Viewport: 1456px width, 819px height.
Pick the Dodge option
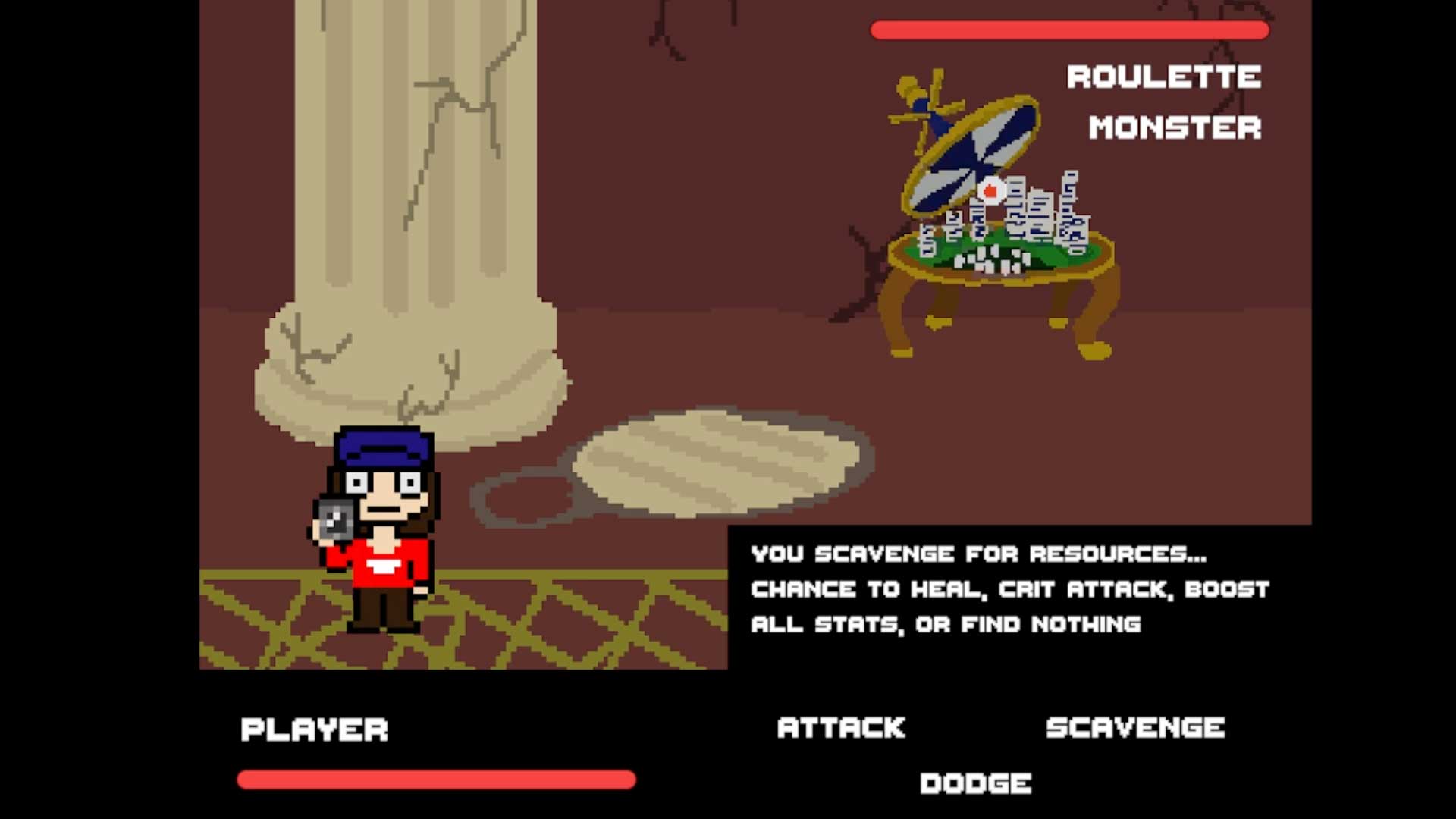(975, 783)
